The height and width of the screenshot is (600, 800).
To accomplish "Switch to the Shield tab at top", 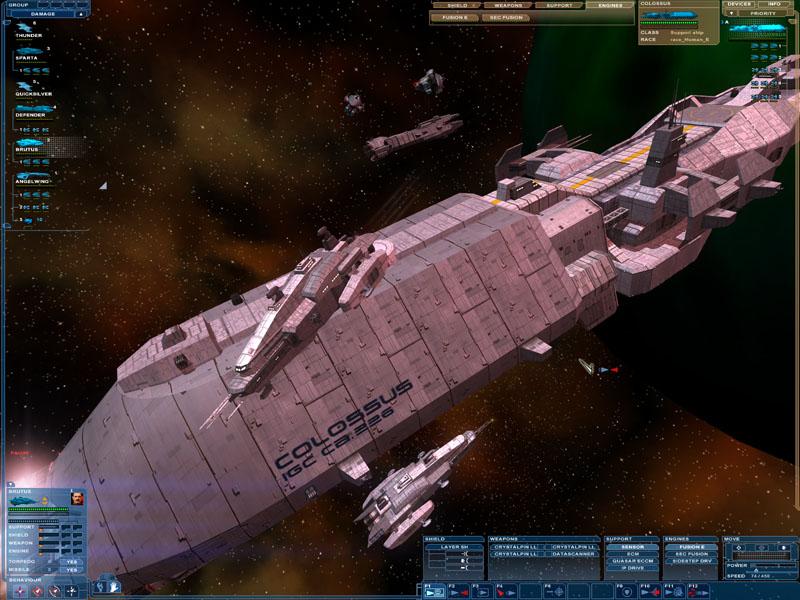I will tap(457, 5).
